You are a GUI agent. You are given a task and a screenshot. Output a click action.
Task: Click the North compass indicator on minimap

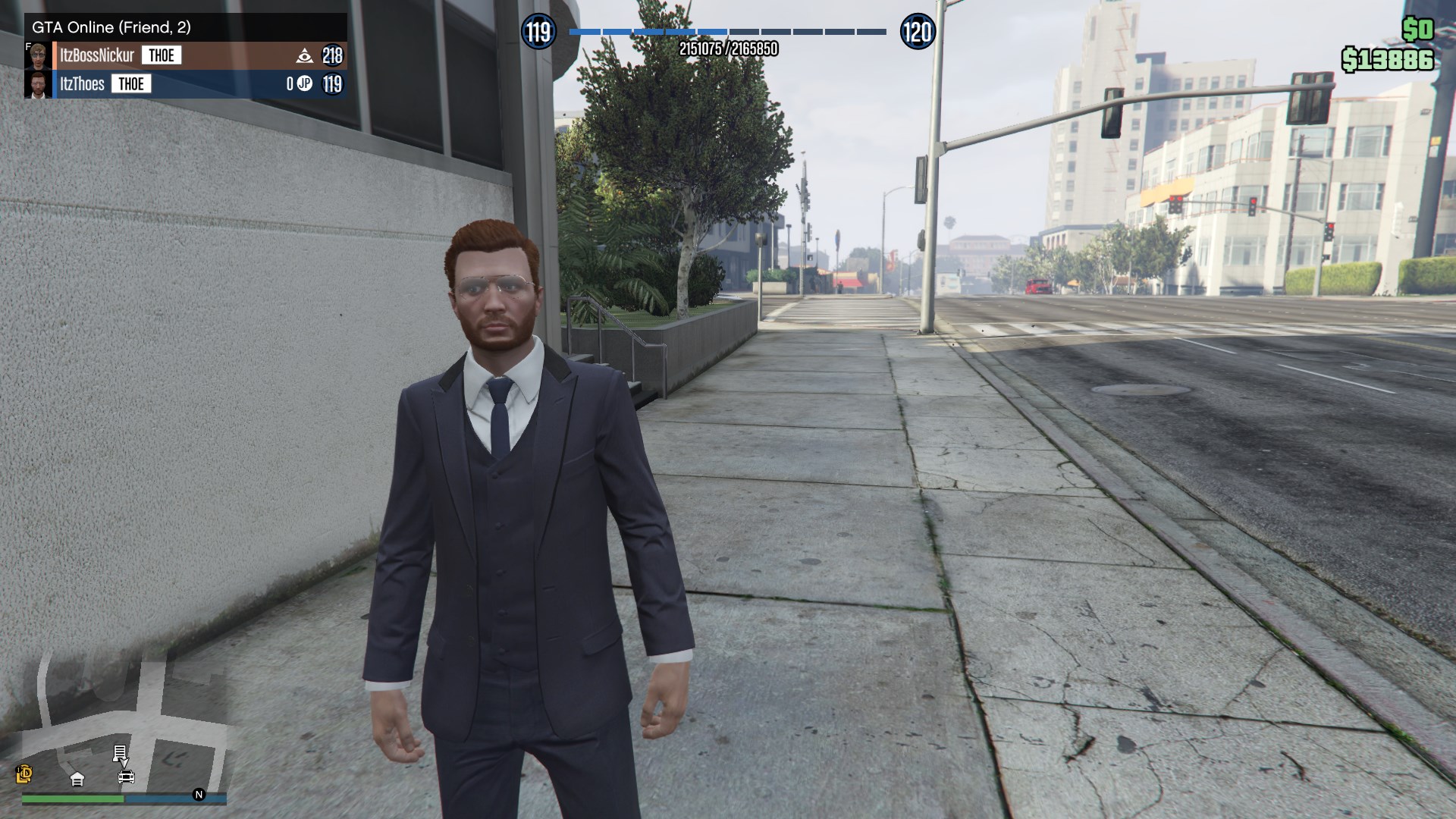199,794
